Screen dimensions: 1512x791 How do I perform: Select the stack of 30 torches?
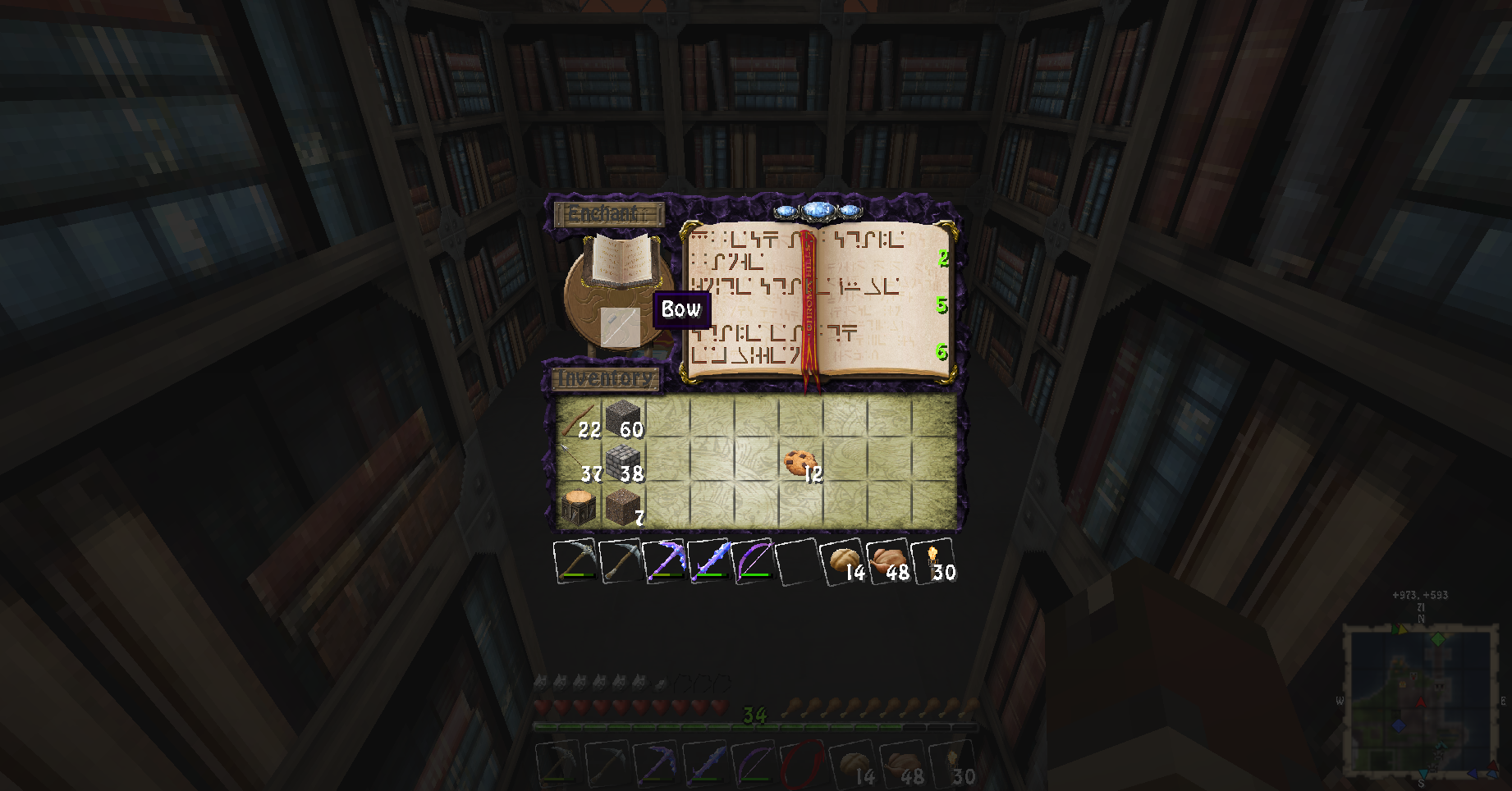click(x=933, y=561)
